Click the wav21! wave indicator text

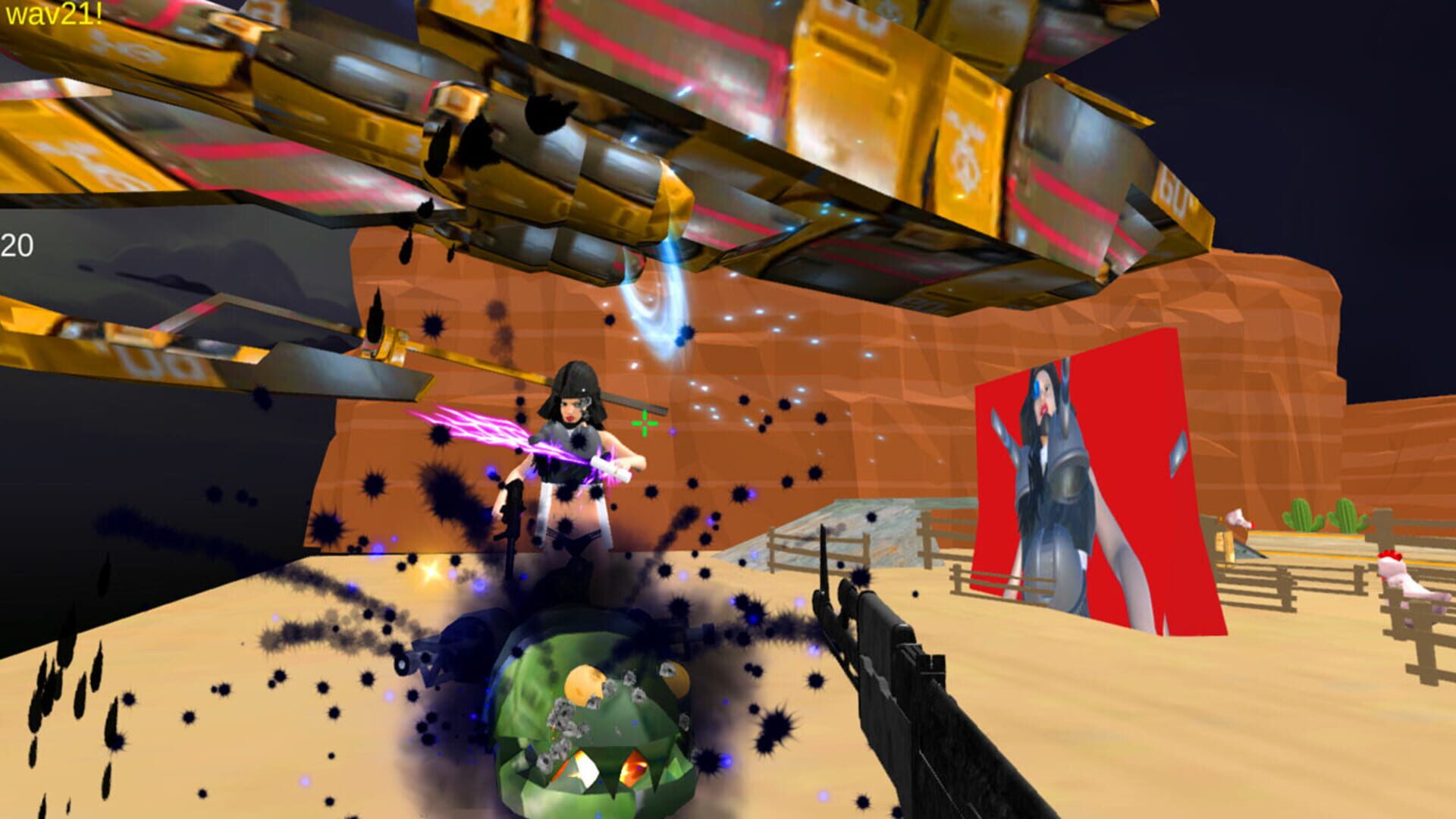click(x=53, y=14)
